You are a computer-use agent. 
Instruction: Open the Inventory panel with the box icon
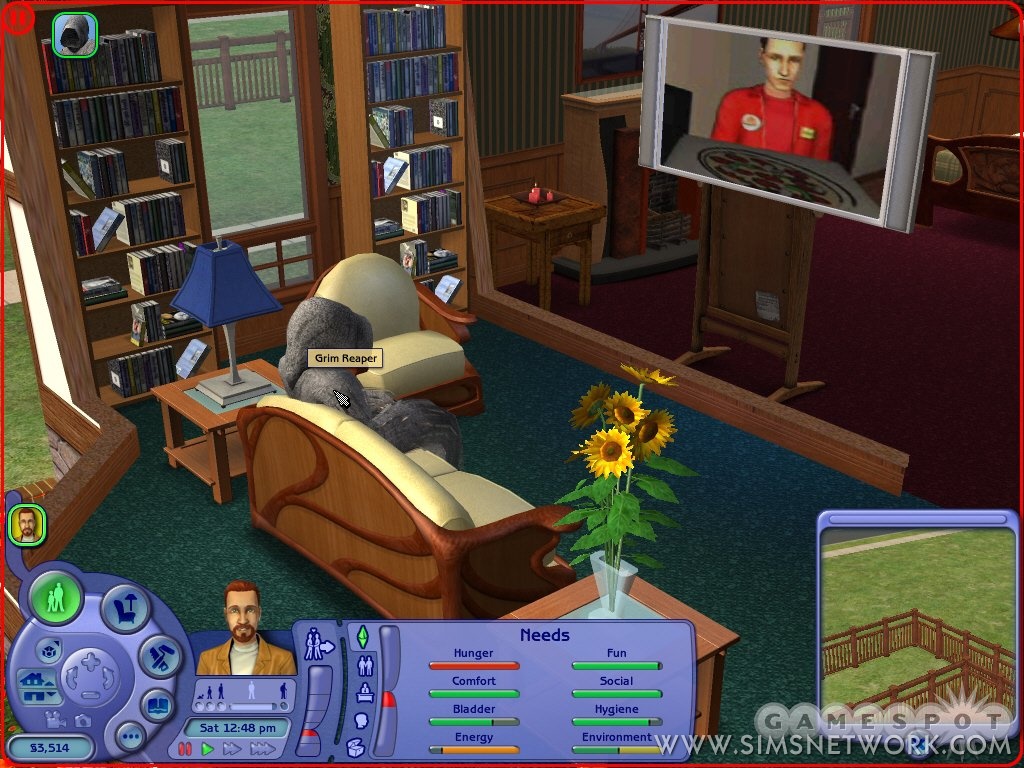click(354, 747)
